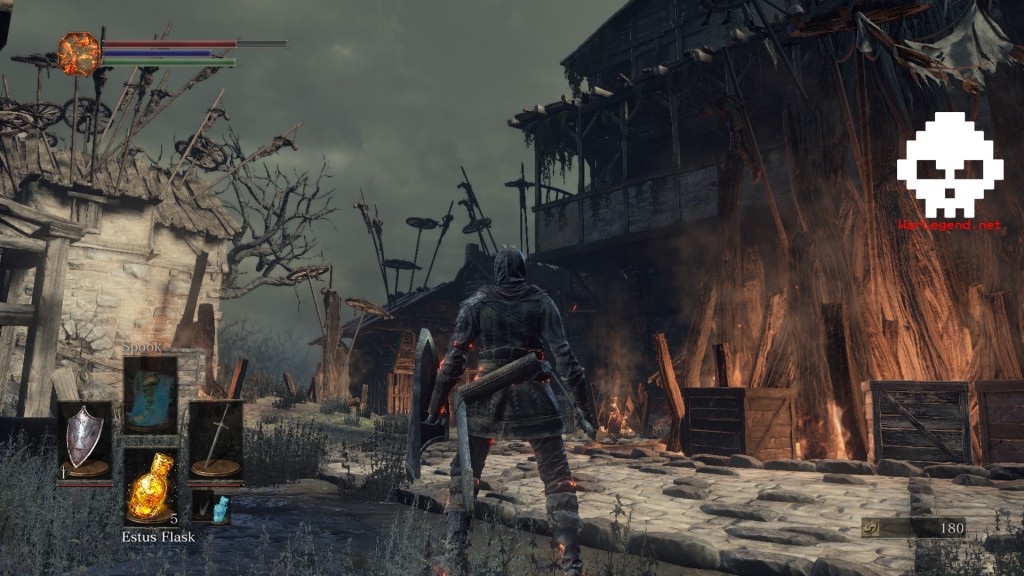
Task: Click the small blue flask icon
Action: coord(219,505)
